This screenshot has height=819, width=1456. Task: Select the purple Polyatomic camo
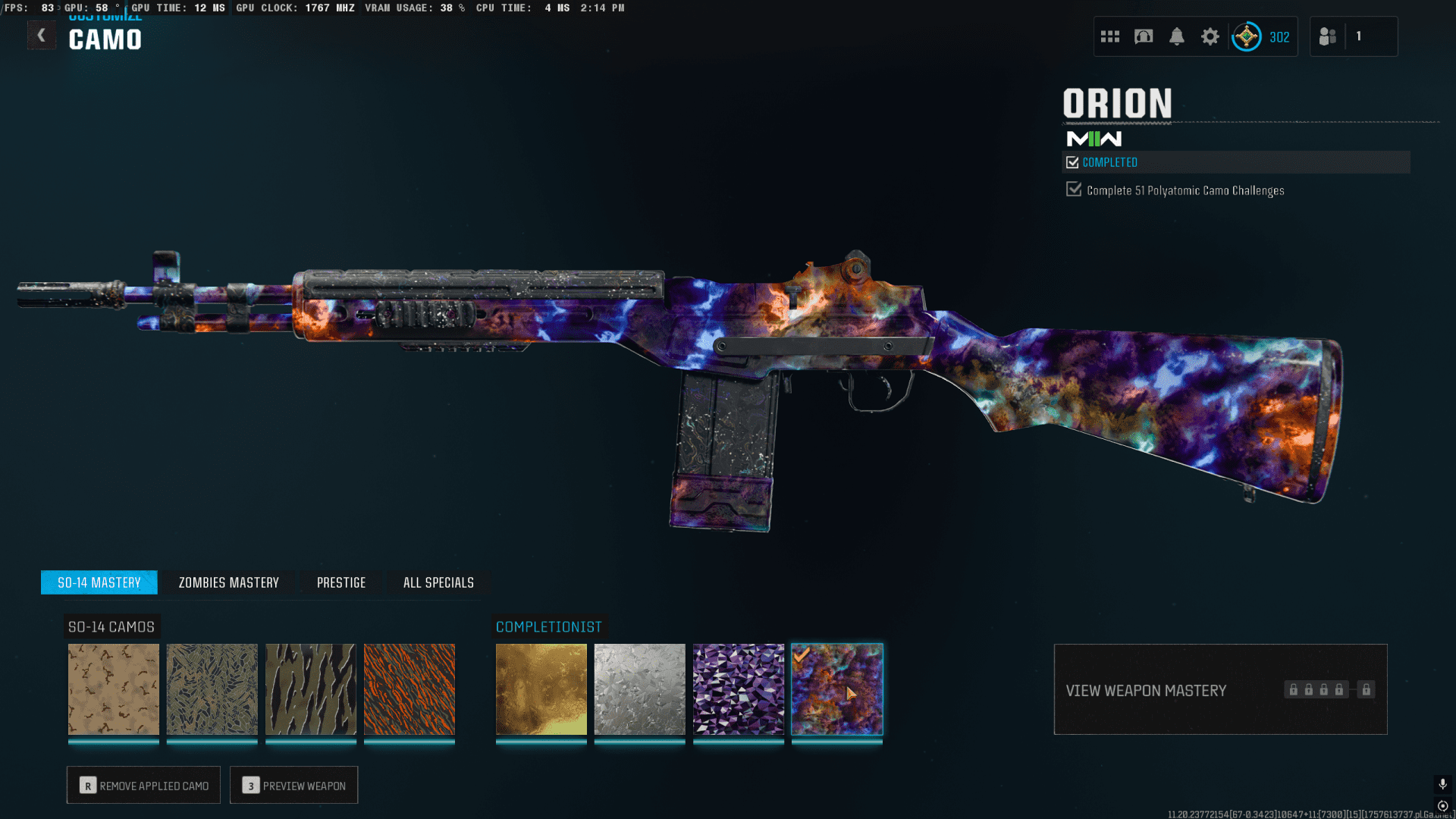(739, 689)
